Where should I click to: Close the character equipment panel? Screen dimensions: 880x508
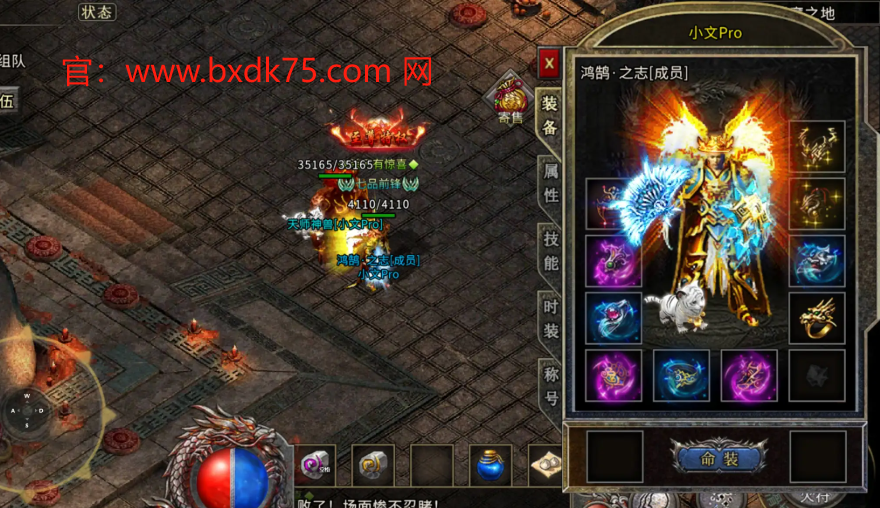[548, 64]
